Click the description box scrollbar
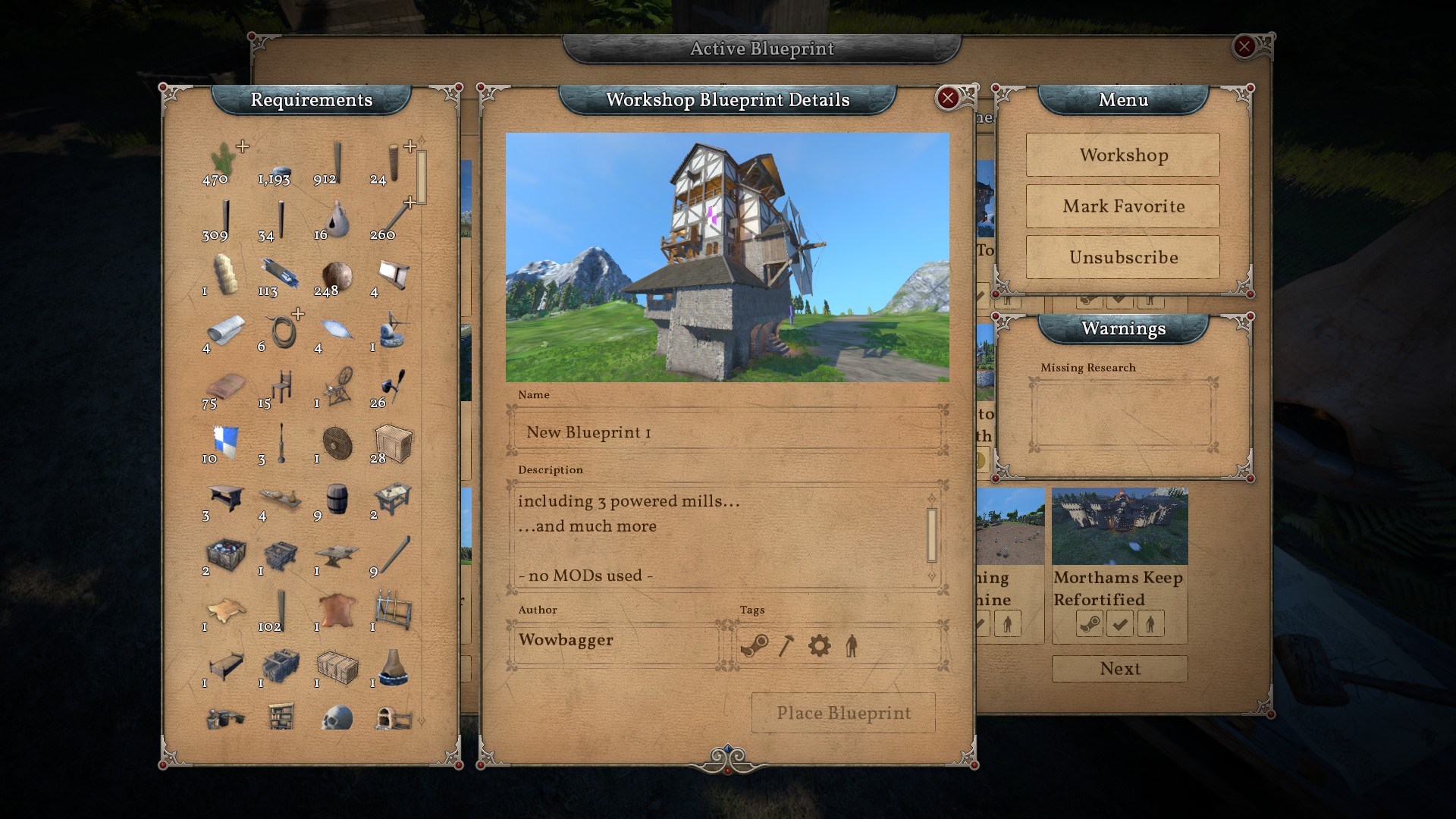The image size is (1456, 819). pyautogui.click(x=932, y=535)
